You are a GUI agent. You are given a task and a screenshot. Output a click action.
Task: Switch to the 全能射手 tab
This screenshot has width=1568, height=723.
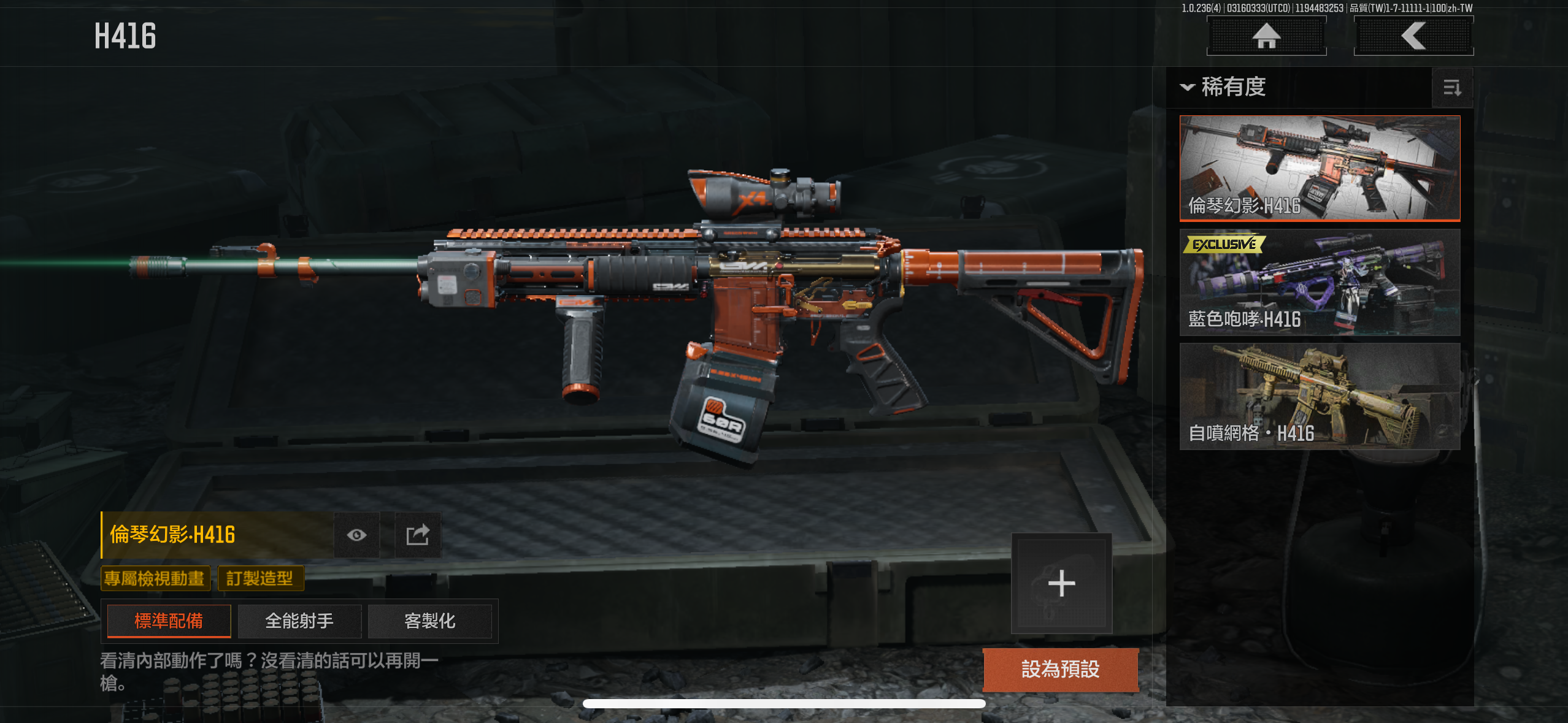point(299,621)
